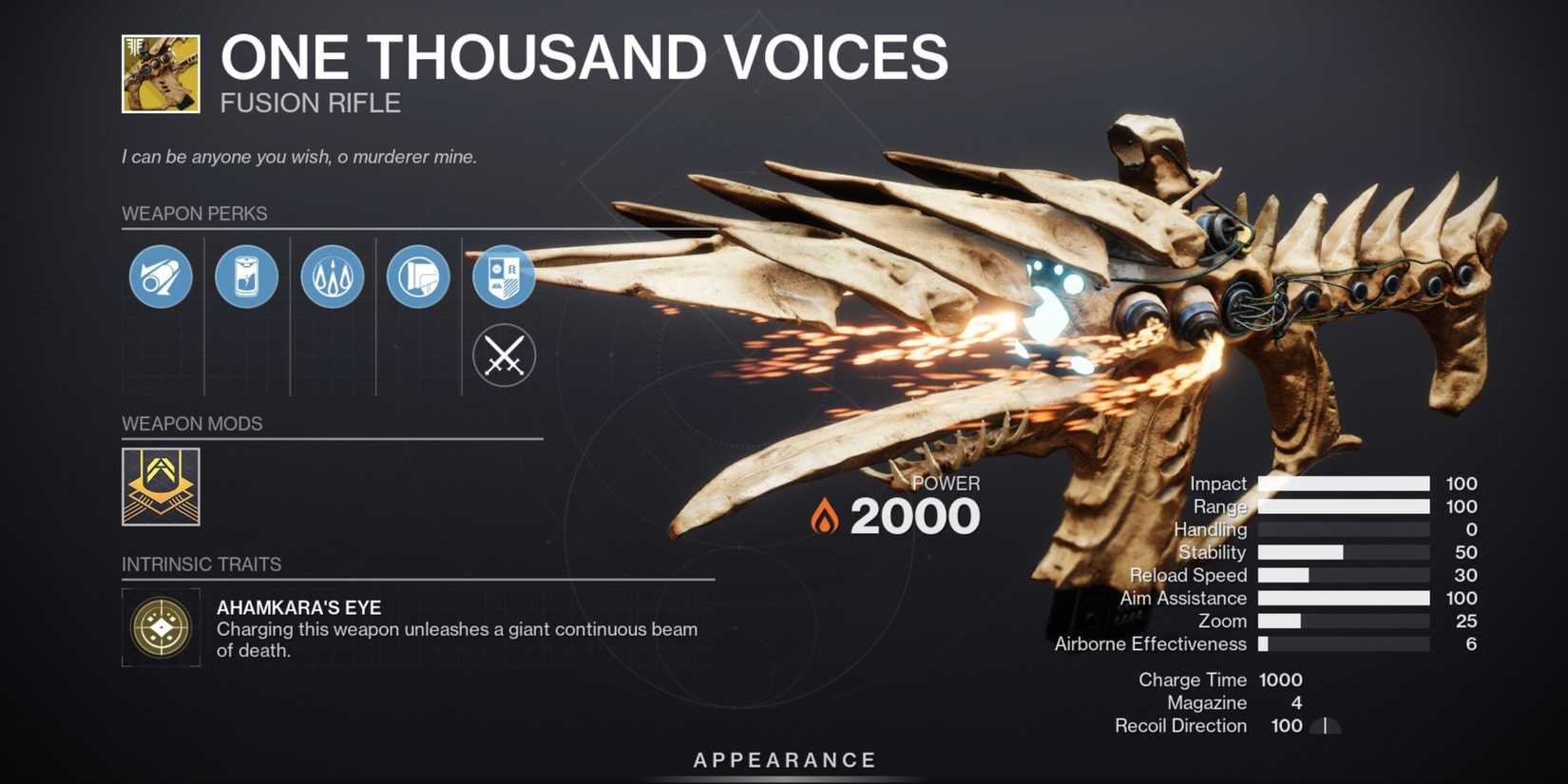Expand the Weapon Perks section header
The width and height of the screenshot is (1568, 784).
click(x=194, y=214)
